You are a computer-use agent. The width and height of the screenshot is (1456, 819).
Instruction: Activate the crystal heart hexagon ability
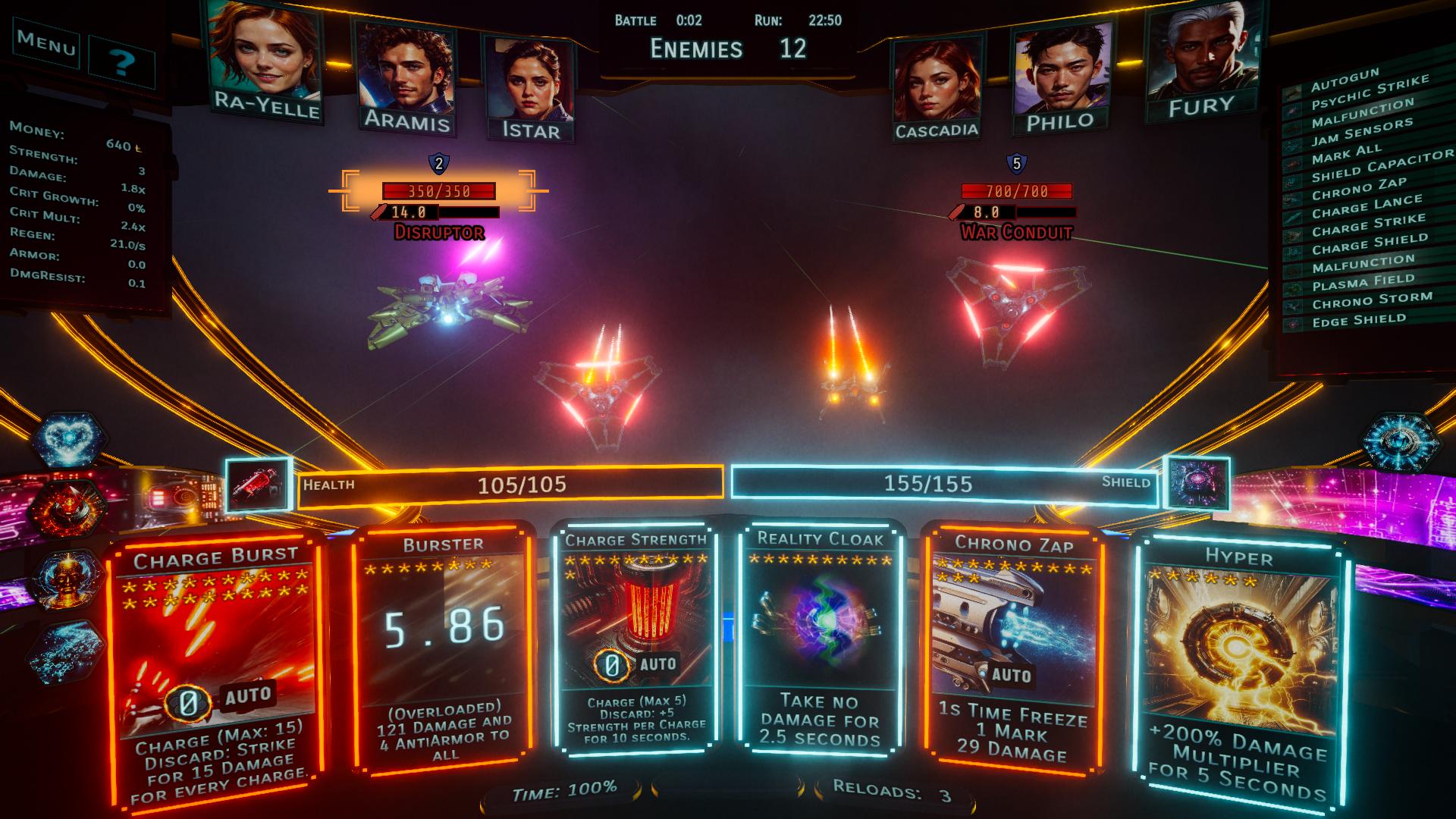click(69, 440)
